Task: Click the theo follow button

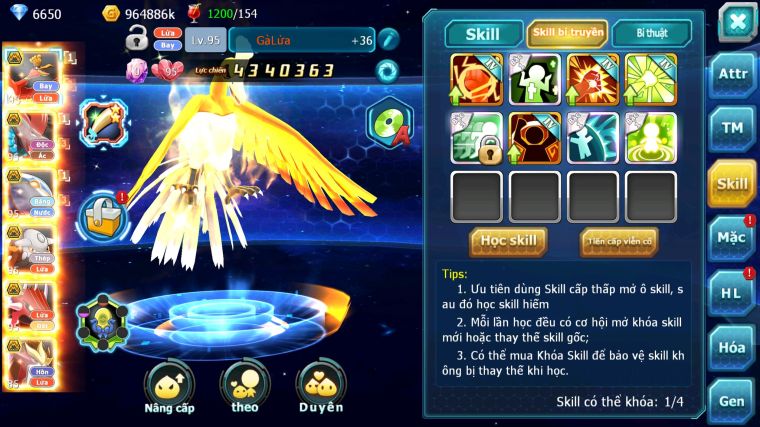Action: [x=245, y=388]
